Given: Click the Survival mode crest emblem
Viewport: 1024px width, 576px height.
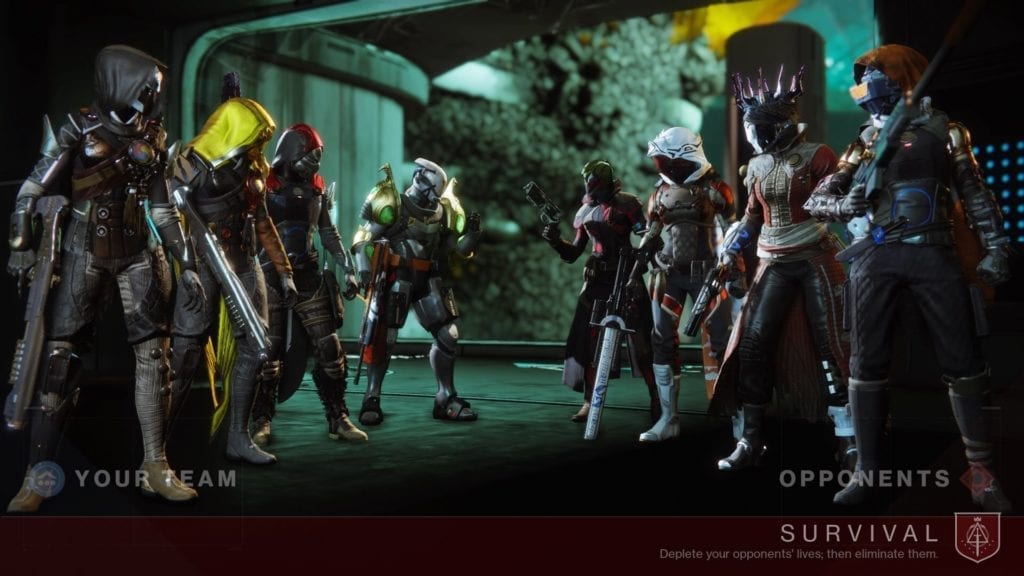Looking at the screenshot, I should pos(976,537).
